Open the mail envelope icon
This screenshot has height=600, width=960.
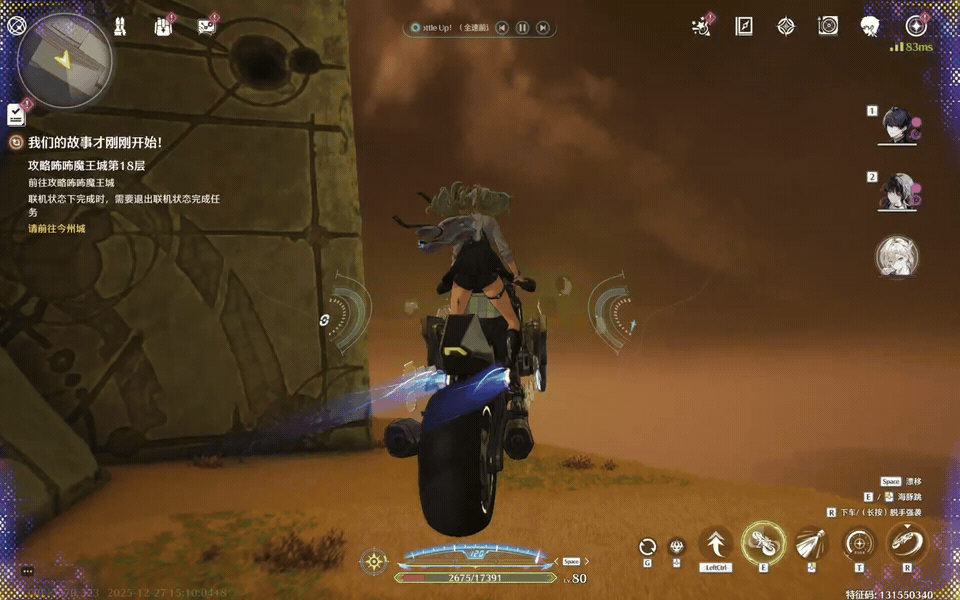(x=207, y=27)
